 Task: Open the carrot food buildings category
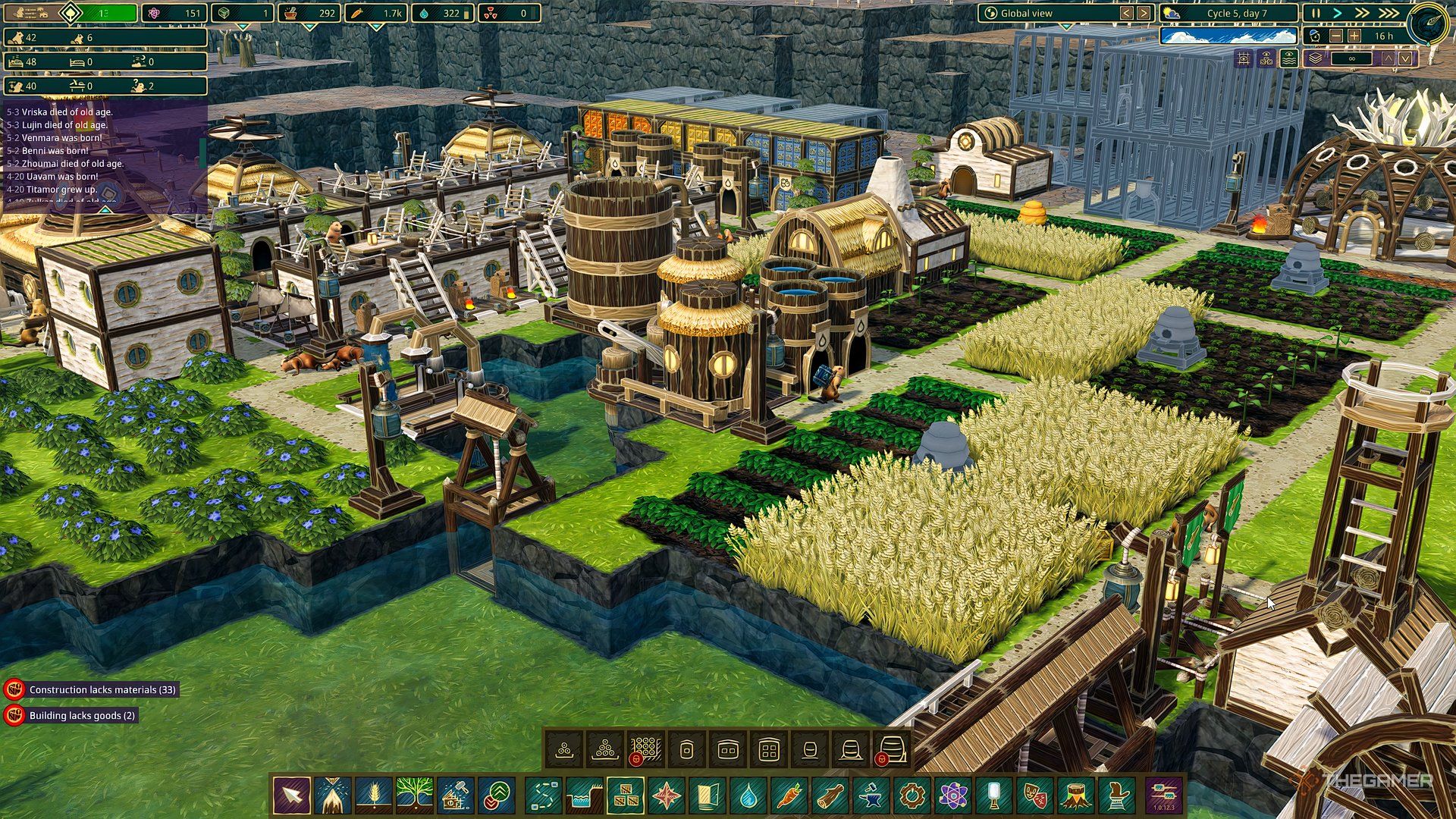[x=789, y=795]
